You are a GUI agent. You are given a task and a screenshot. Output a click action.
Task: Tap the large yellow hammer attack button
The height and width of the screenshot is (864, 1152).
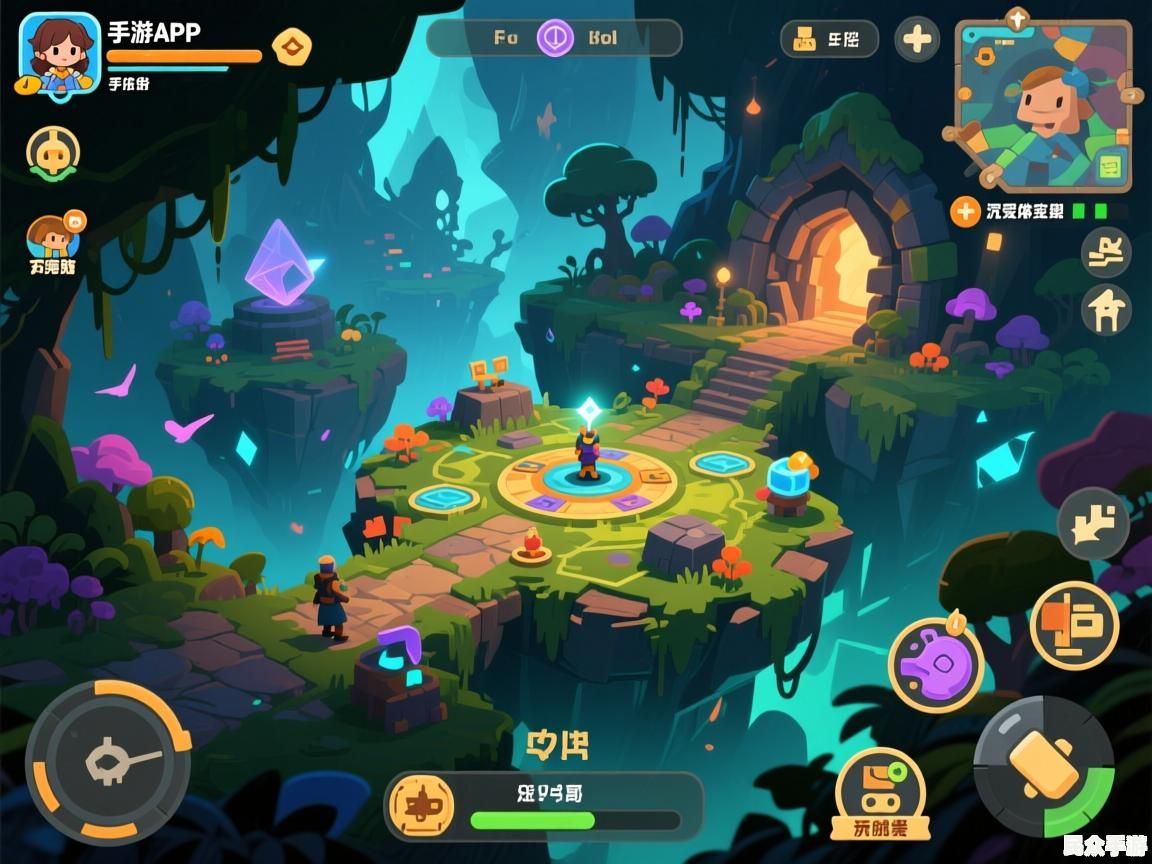[x=1043, y=766]
